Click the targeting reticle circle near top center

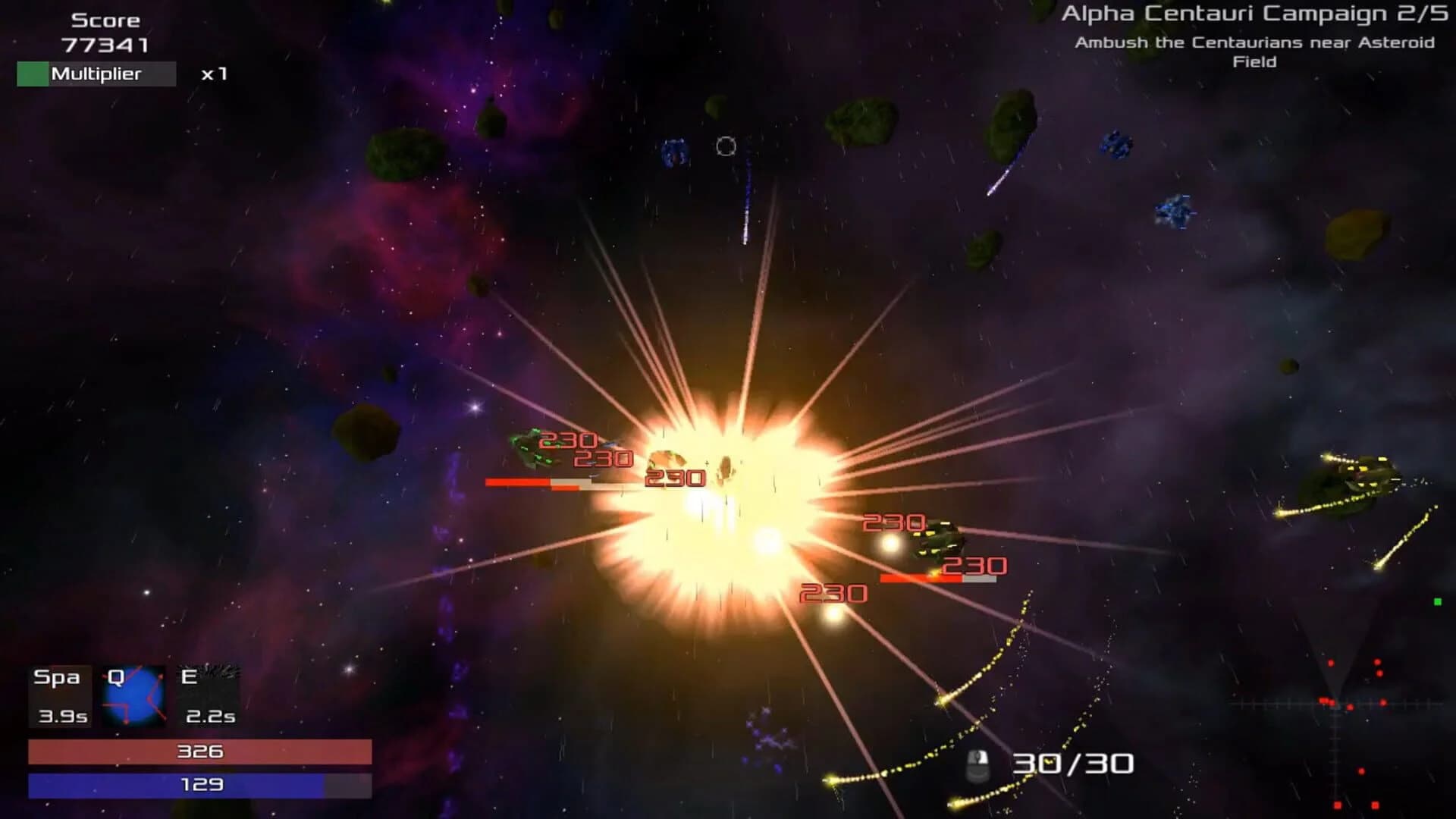click(726, 146)
